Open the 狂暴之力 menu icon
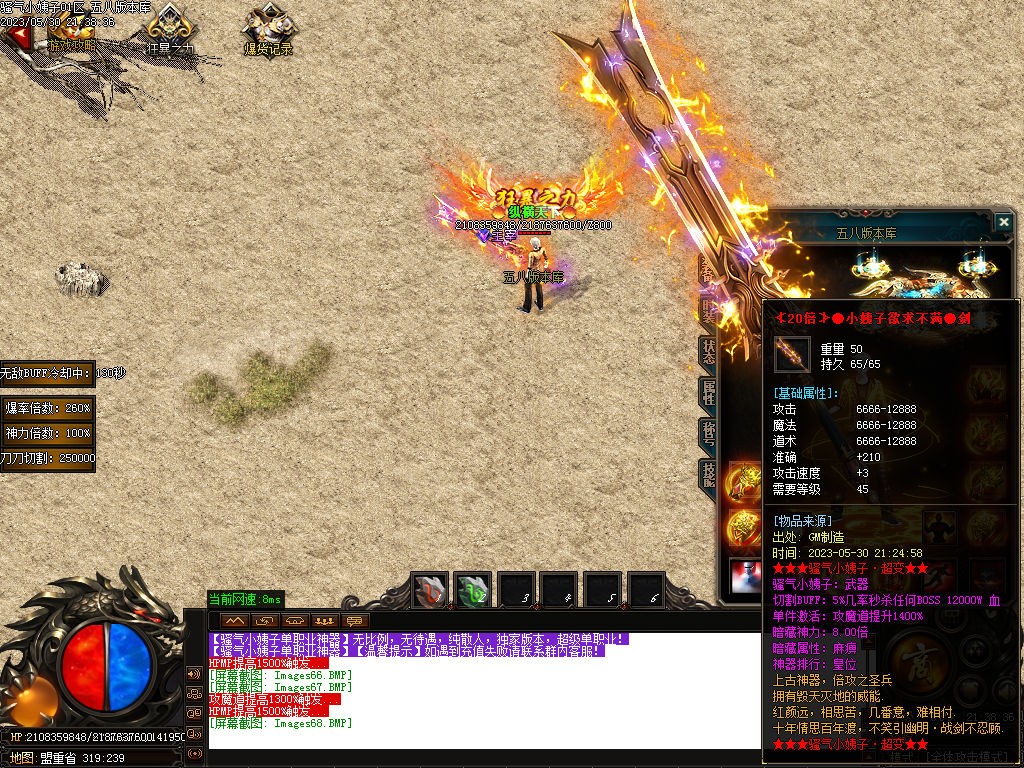The width and height of the screenshot is (1024, 768). coord(170,30)
